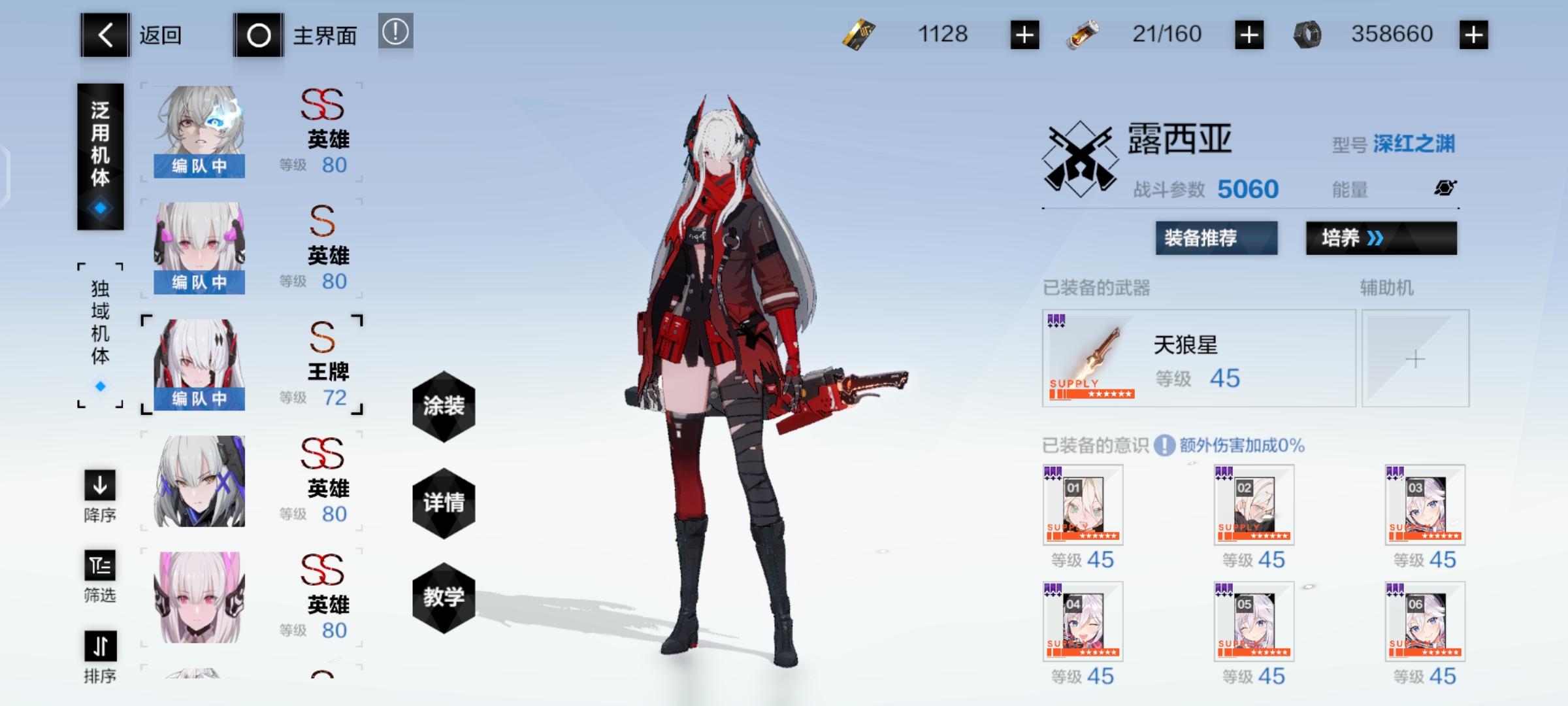The height and width of the screenshot is (706, 1568).
Task: Click the crossed-guns emblem next to 露西亚
Action: (x=1080, y=151)
